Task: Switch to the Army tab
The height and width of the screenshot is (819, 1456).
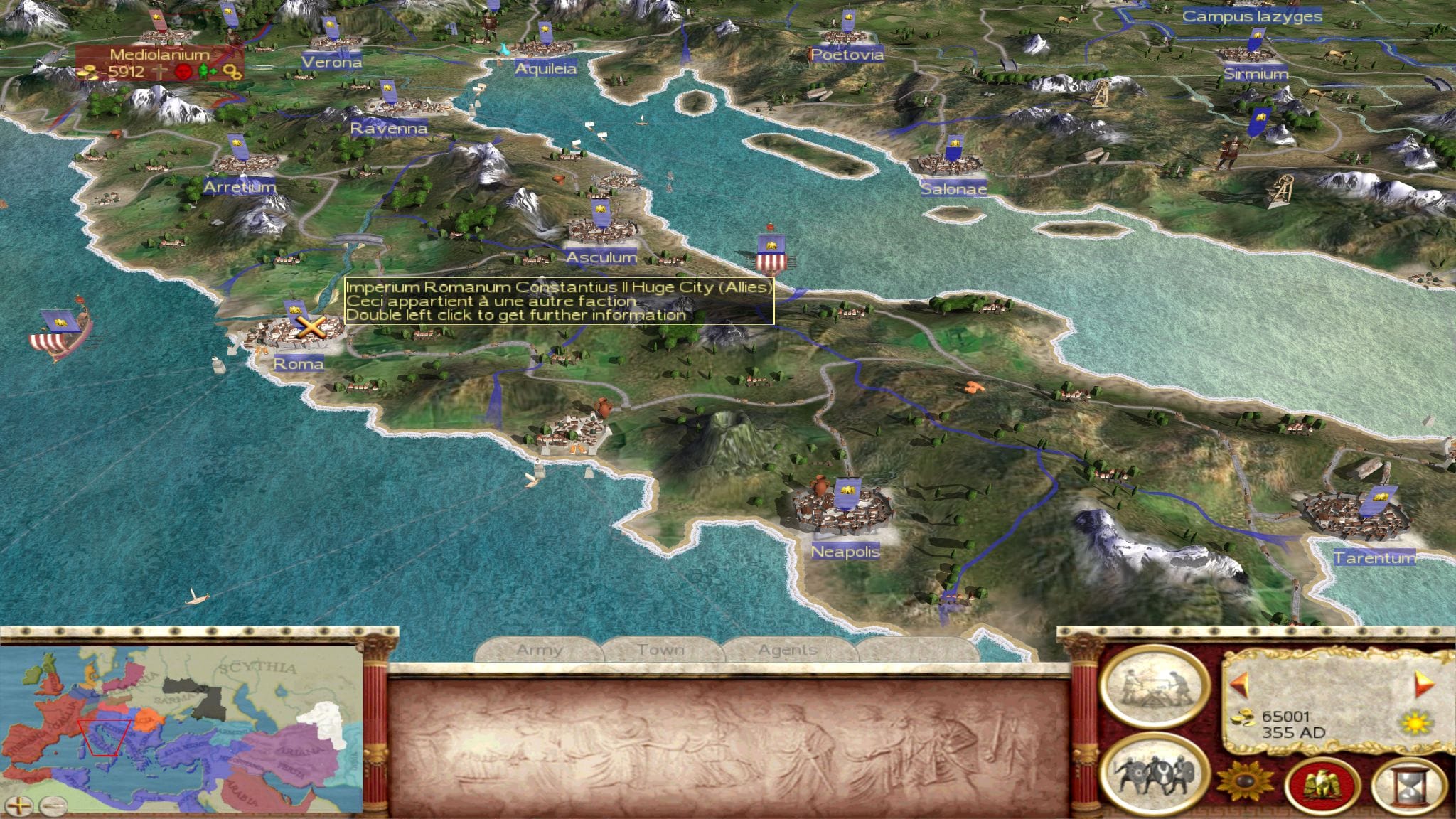Action: (540, 650)
